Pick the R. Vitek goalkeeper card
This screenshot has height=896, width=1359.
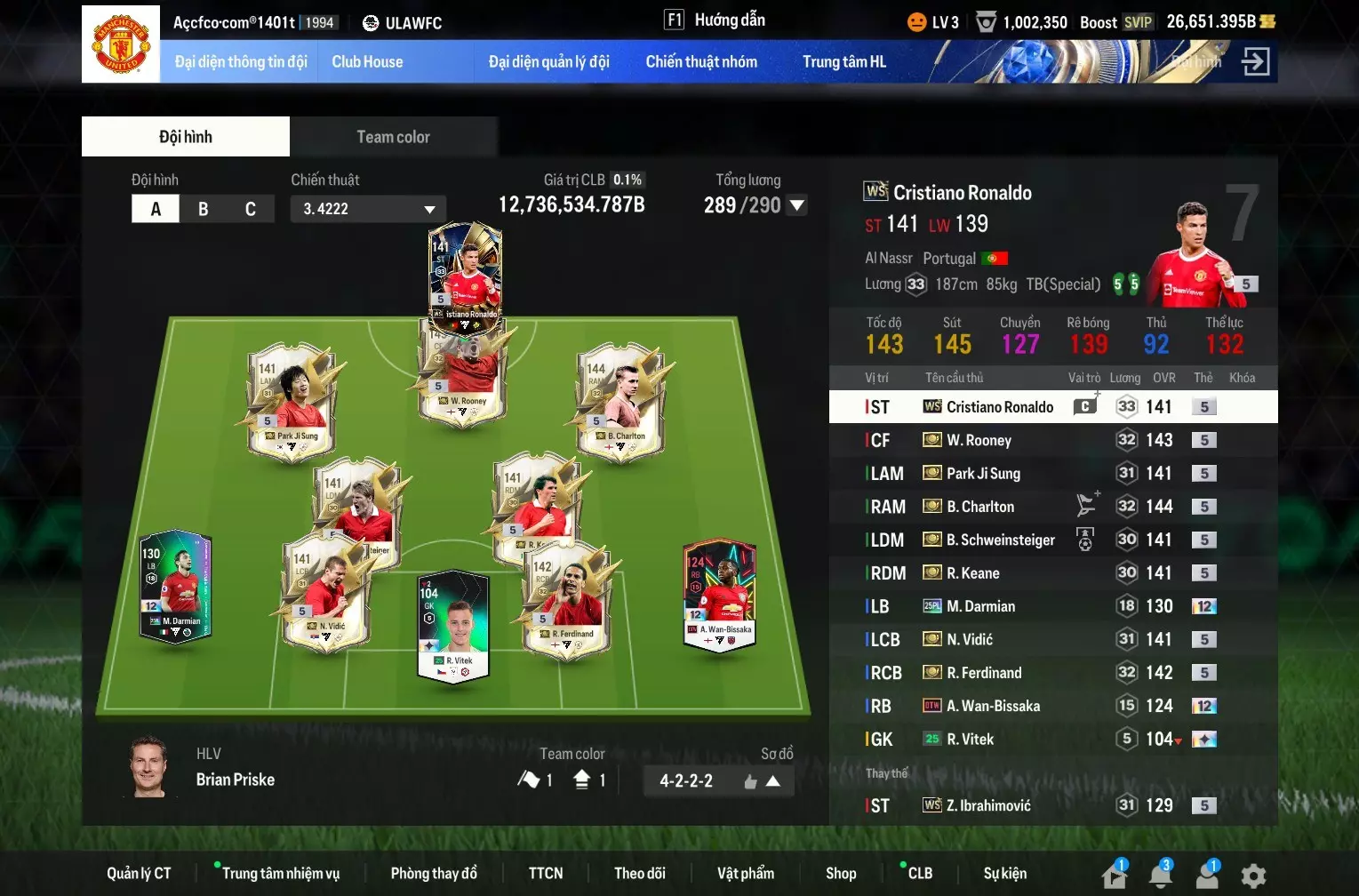click(453, 627)
